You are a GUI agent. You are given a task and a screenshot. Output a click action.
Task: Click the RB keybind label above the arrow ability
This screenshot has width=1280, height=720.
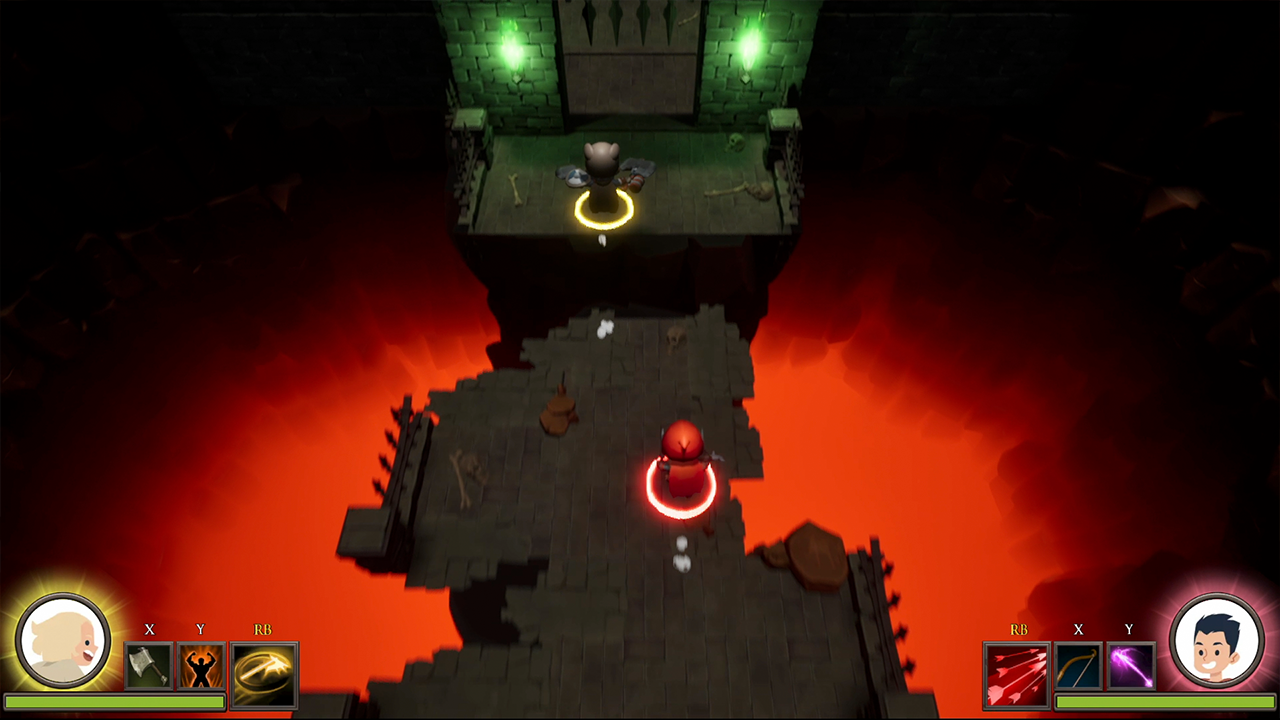point(1018,631)
